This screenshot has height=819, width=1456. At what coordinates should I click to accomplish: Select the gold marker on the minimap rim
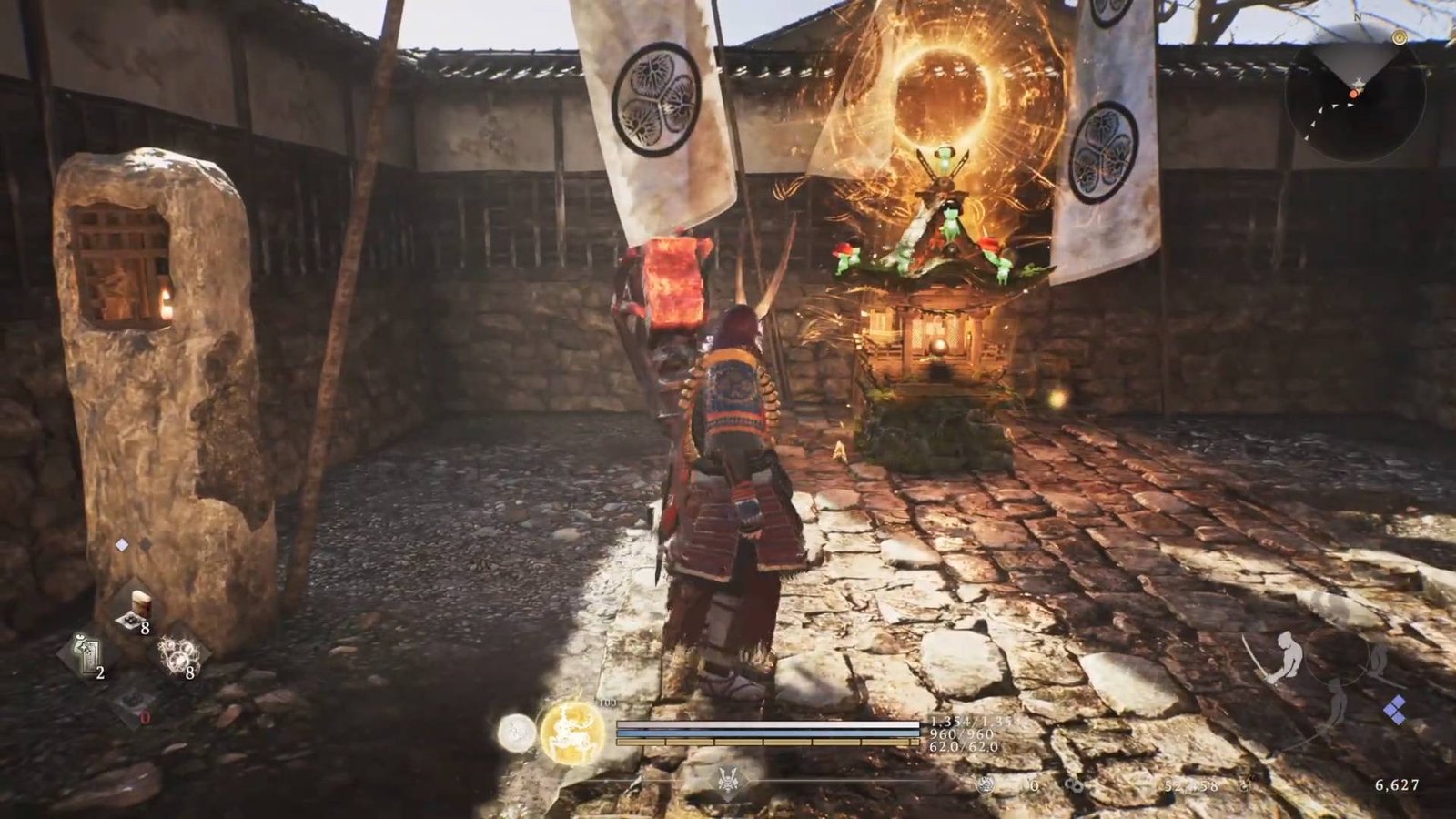coord(1400,37)
